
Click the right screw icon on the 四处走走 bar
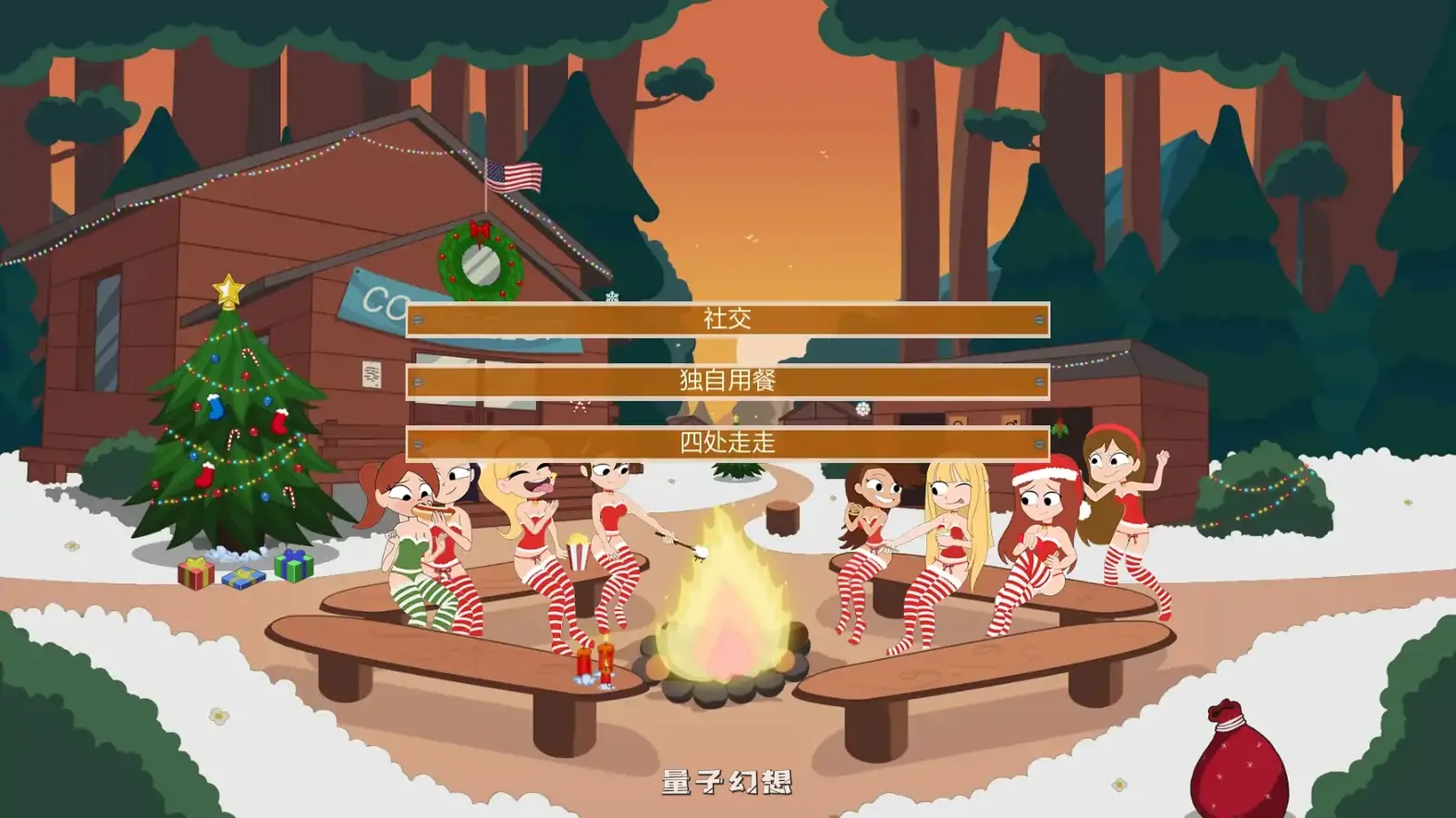click(x=1039, y=444)
